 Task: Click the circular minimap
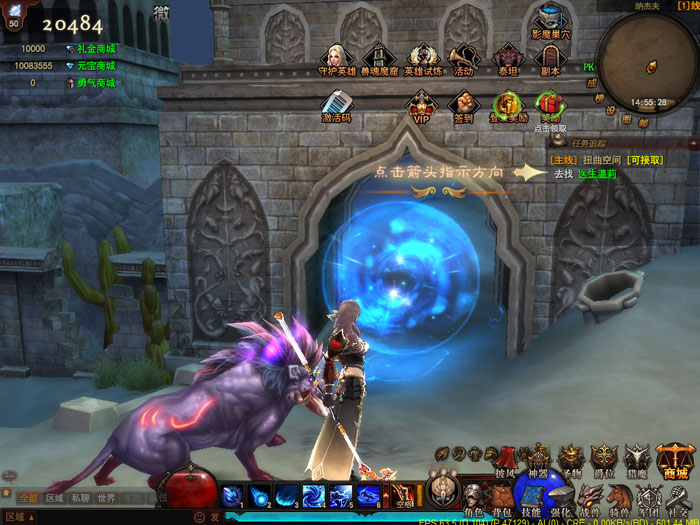[647, 60]
